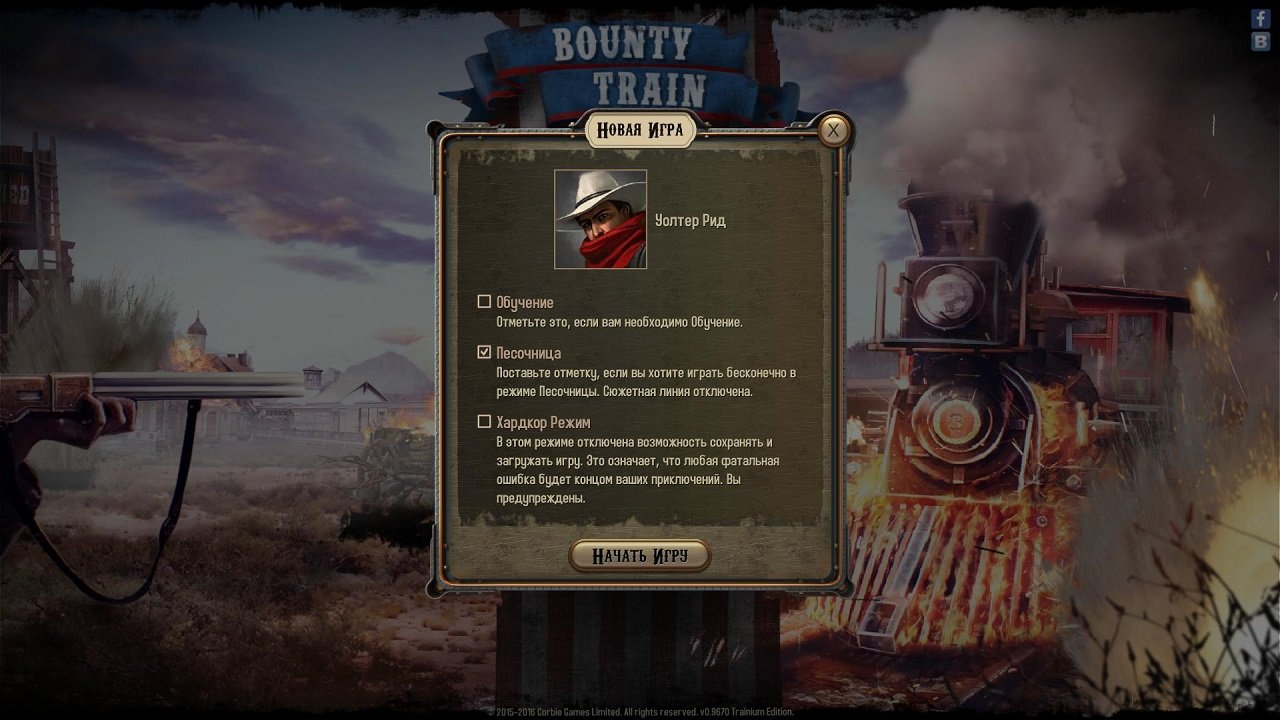The image size is (1280, 720).
Task: Open the VKontakte social icon
Action: 1262,43
